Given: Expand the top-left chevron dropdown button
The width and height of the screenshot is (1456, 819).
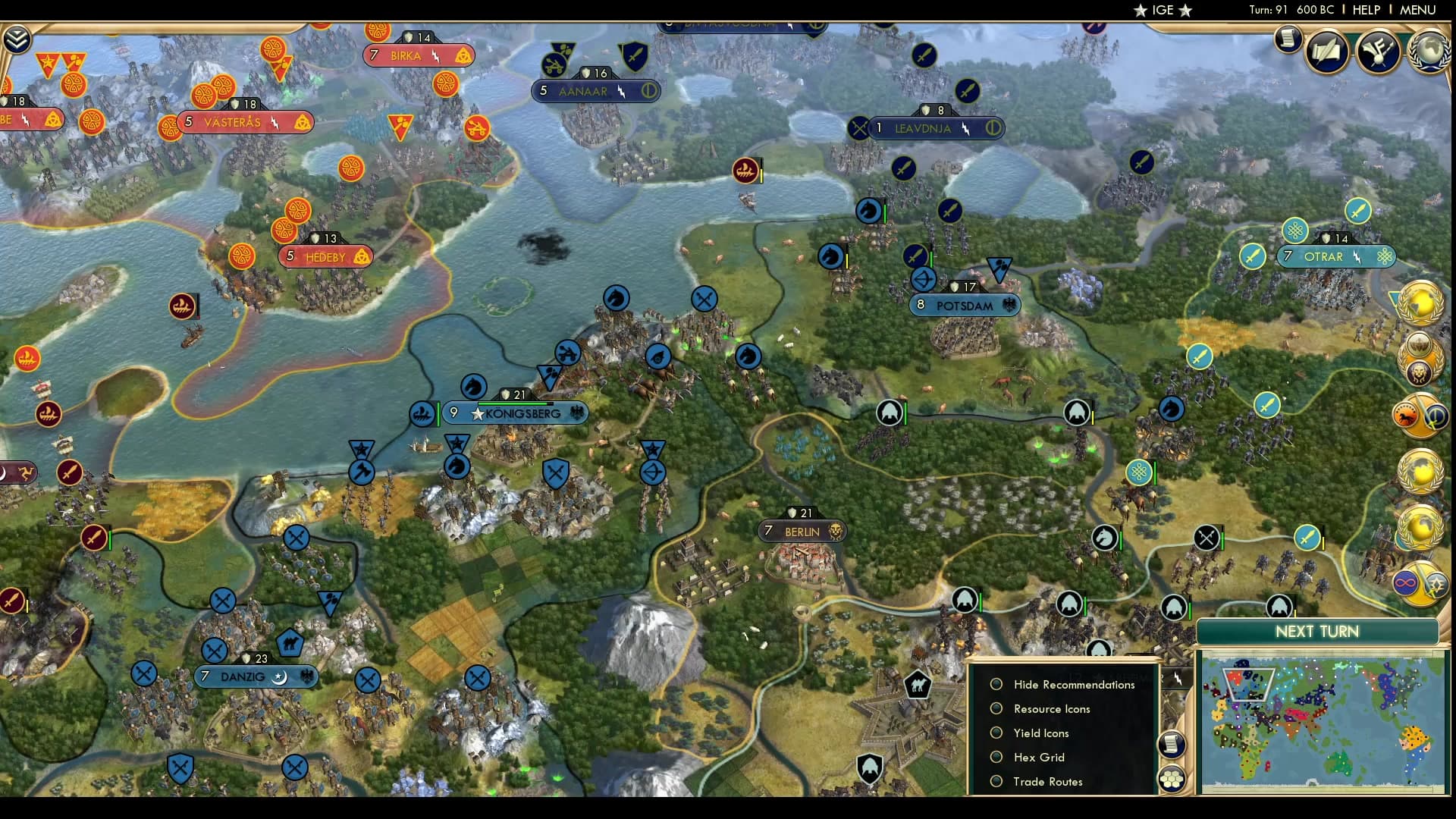Looking at the screenshot, I should point(17,39).
